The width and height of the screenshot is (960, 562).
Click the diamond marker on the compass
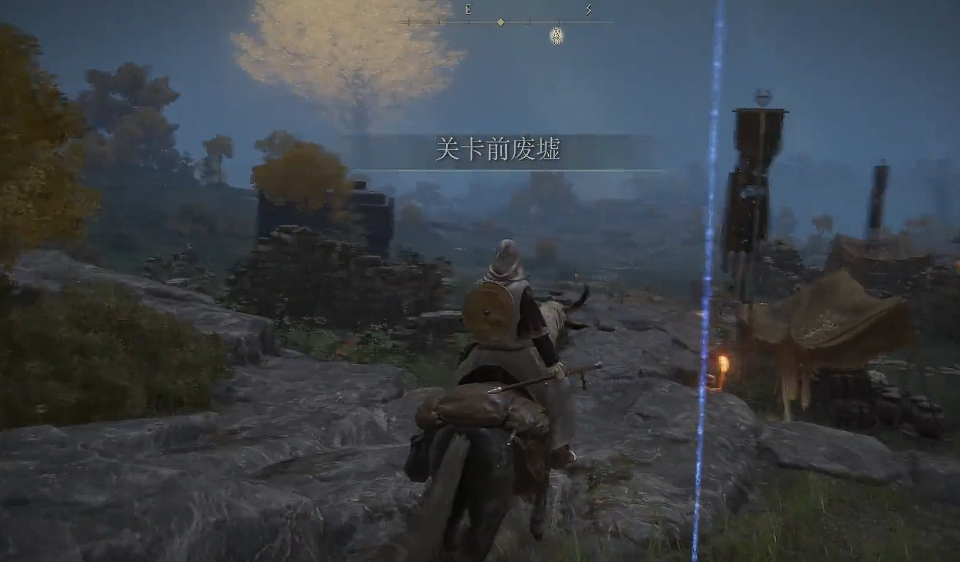[x=501, y=21]
